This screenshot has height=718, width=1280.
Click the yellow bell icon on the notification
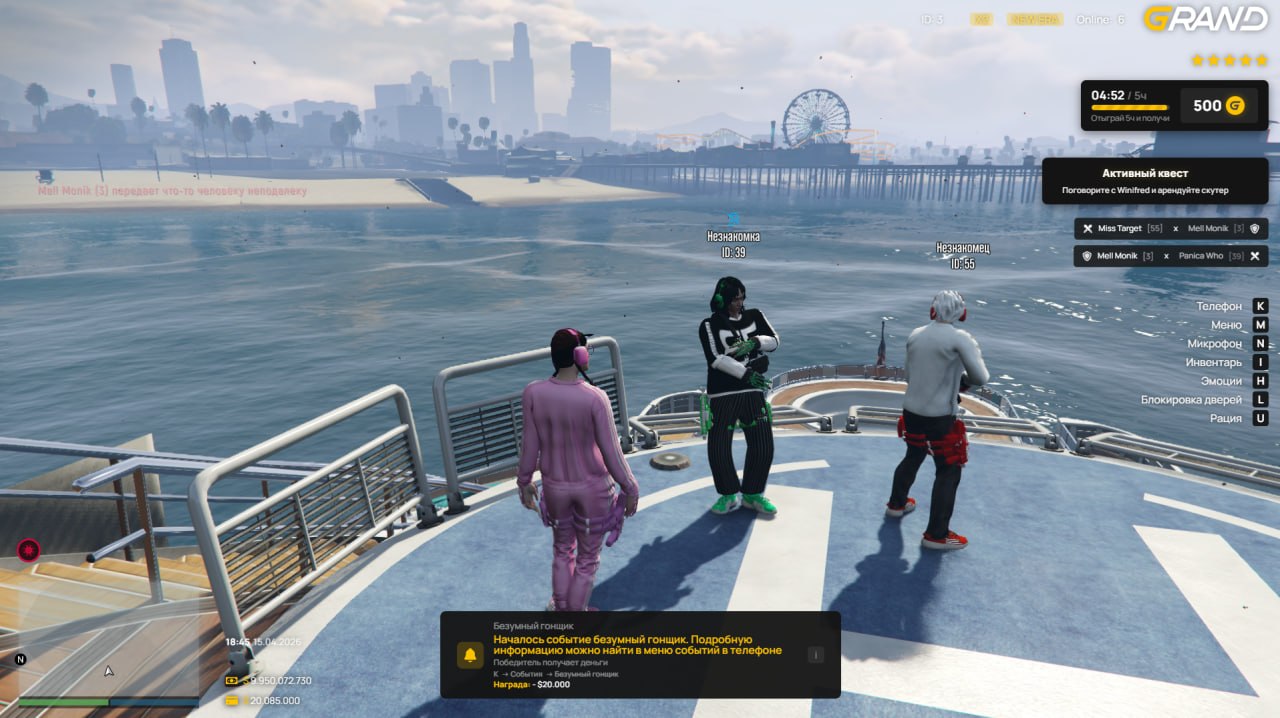pos(470,655)
